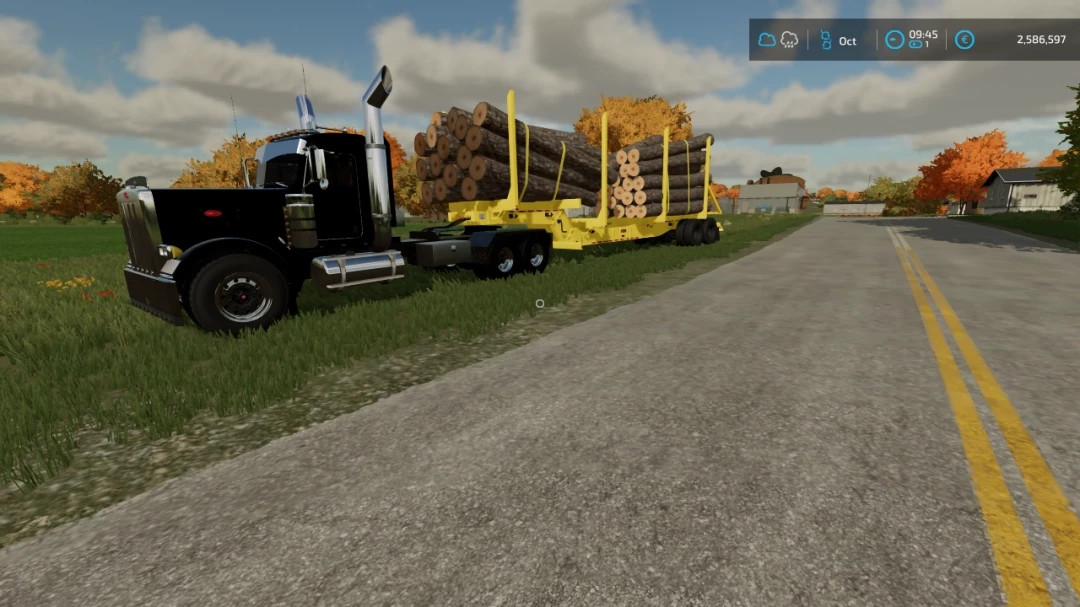Click the game clock icon
This screenshot has width=1080, height=607.
pyautogui.click(x=894, y=40)
